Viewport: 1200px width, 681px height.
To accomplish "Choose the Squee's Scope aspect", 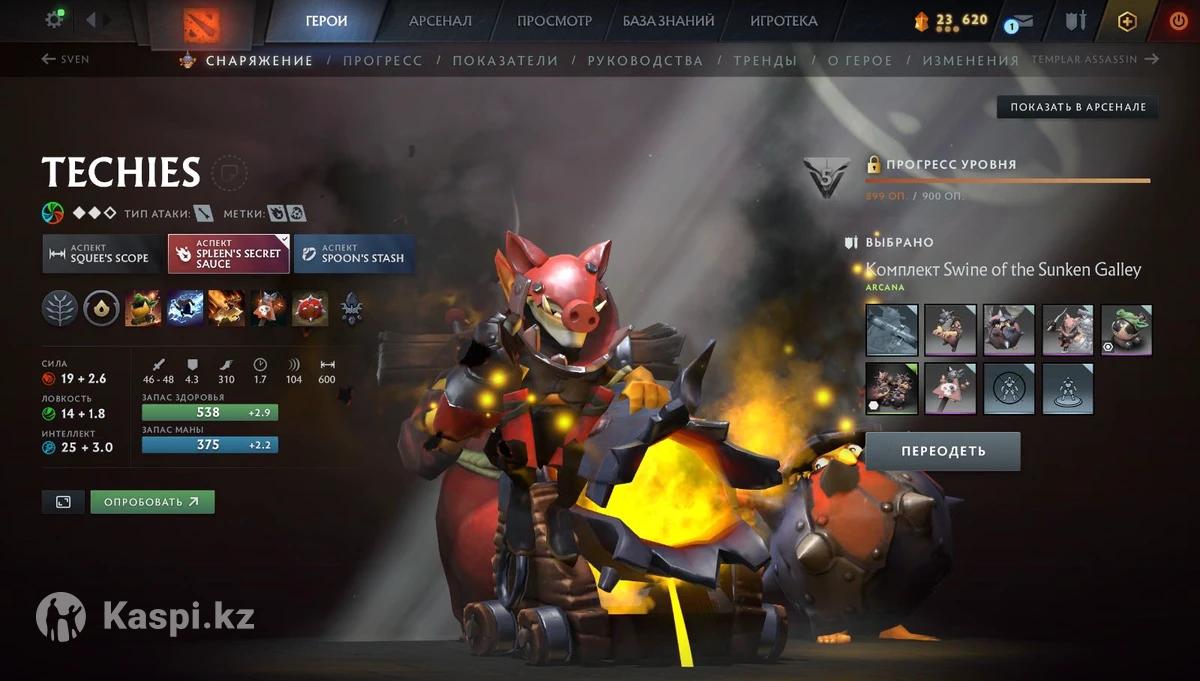I will coord(101,254).
